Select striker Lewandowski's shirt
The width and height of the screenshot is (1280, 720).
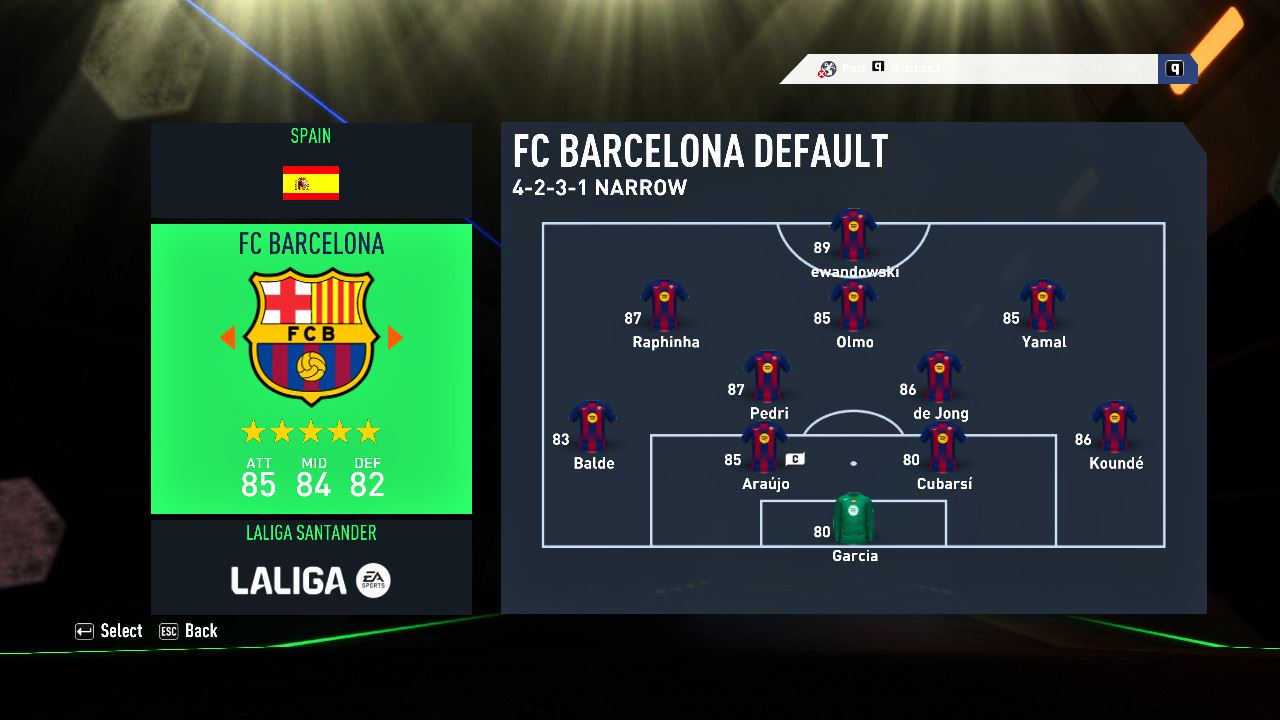(x=853, y=234)
